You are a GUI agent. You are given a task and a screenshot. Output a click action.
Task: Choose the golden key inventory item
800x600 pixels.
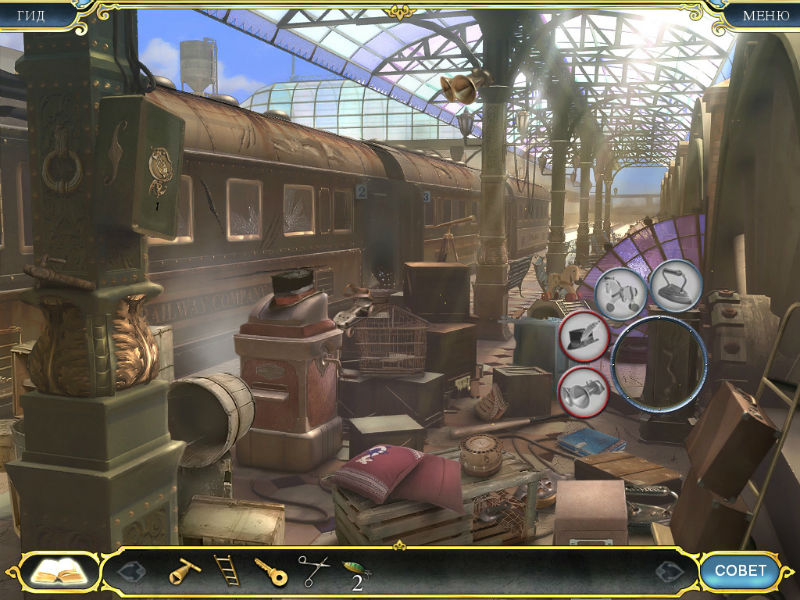point(270,571)
